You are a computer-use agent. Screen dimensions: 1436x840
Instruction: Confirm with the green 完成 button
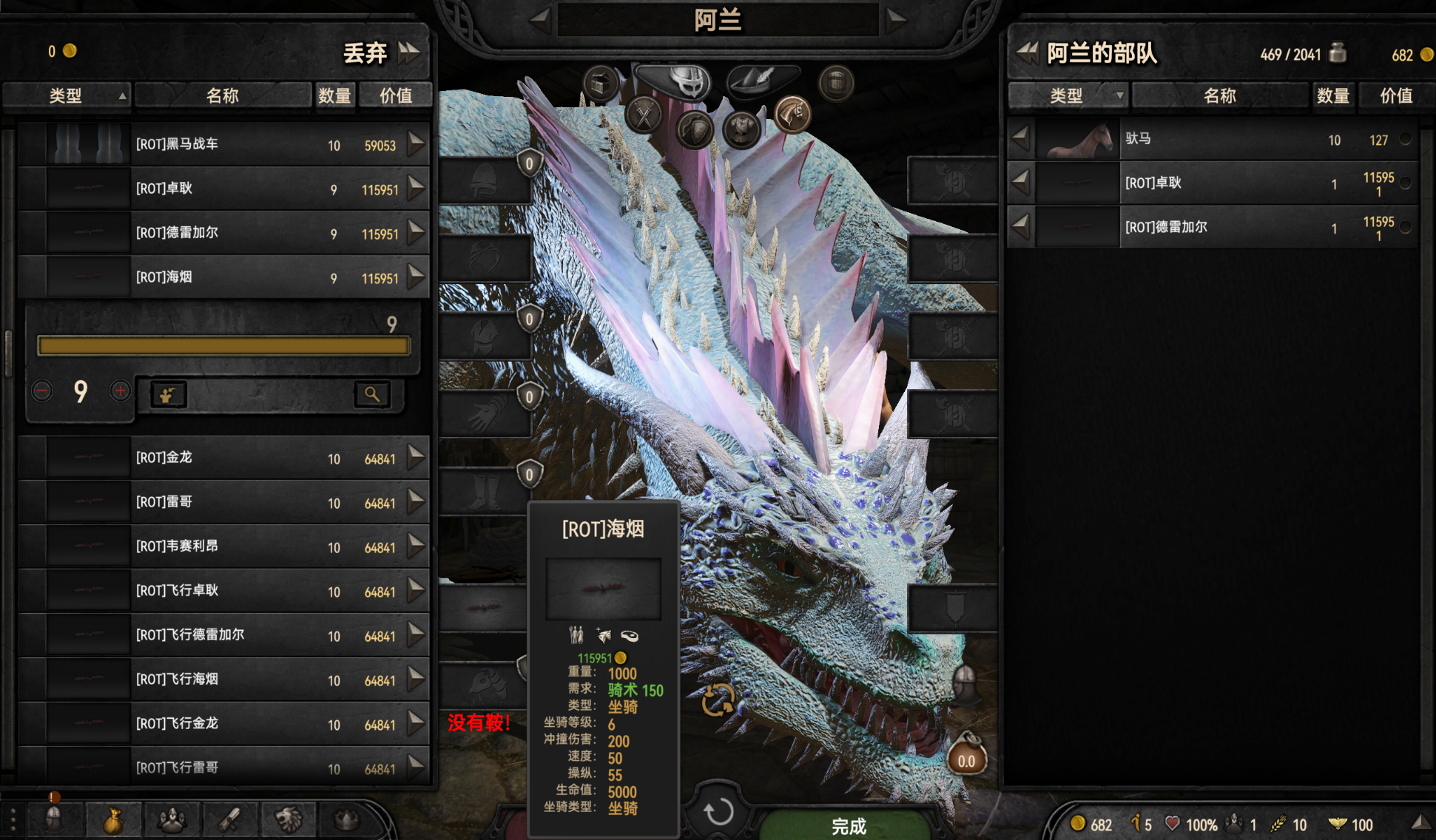(x=848, y=825)
